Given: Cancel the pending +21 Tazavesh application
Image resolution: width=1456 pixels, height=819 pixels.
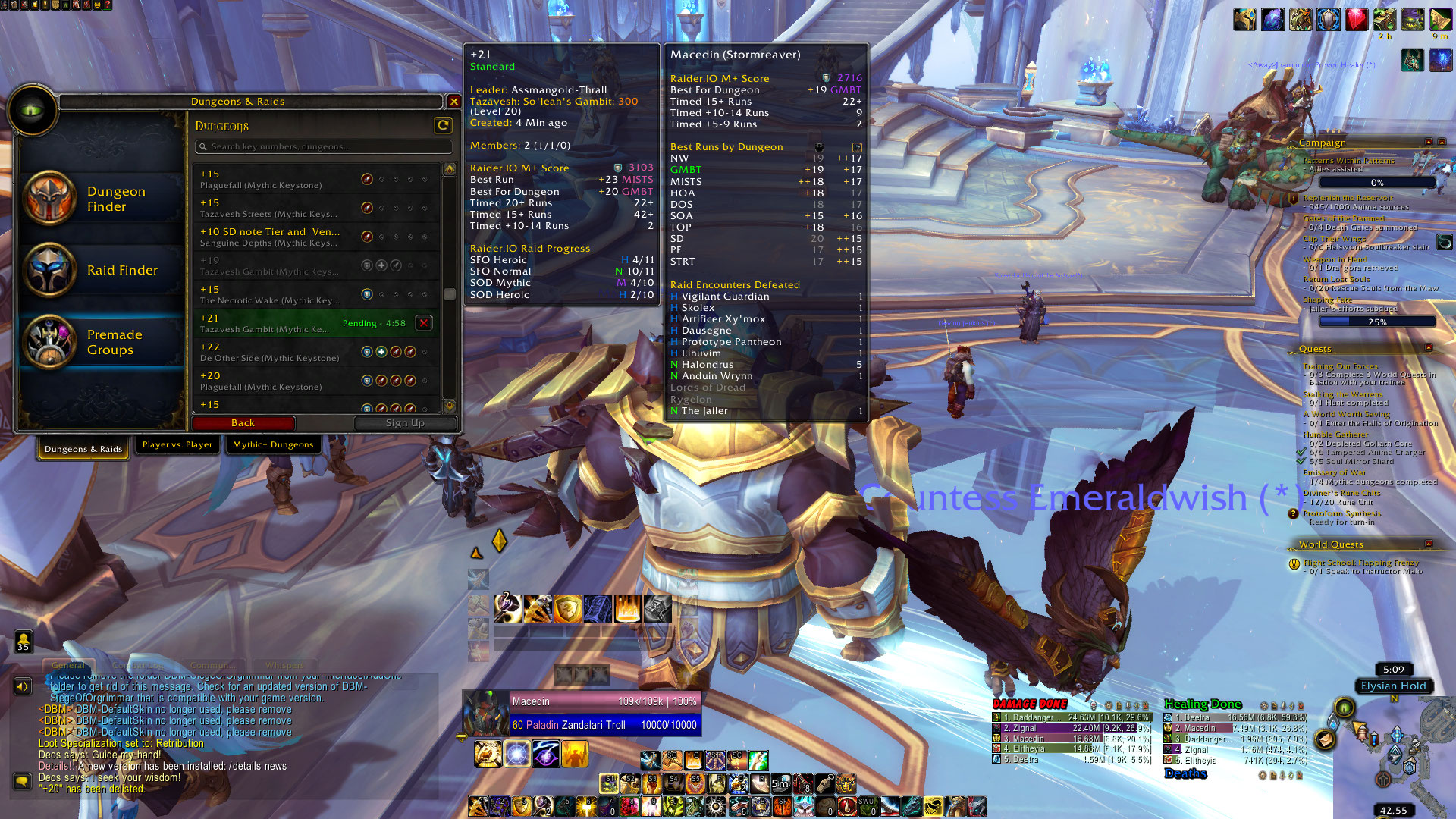Looking at the screenshot, I should coord(424,323).
